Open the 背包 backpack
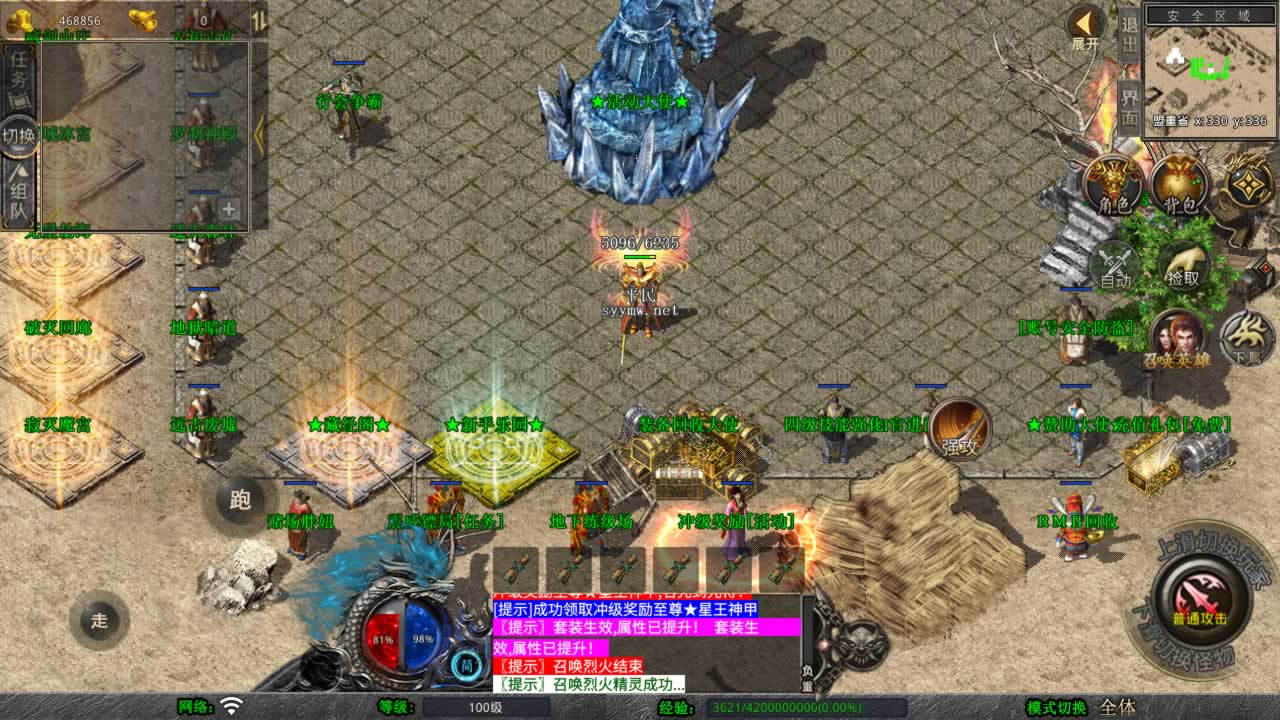This screenshot has height=720, width=1280. click(1180, 186)
